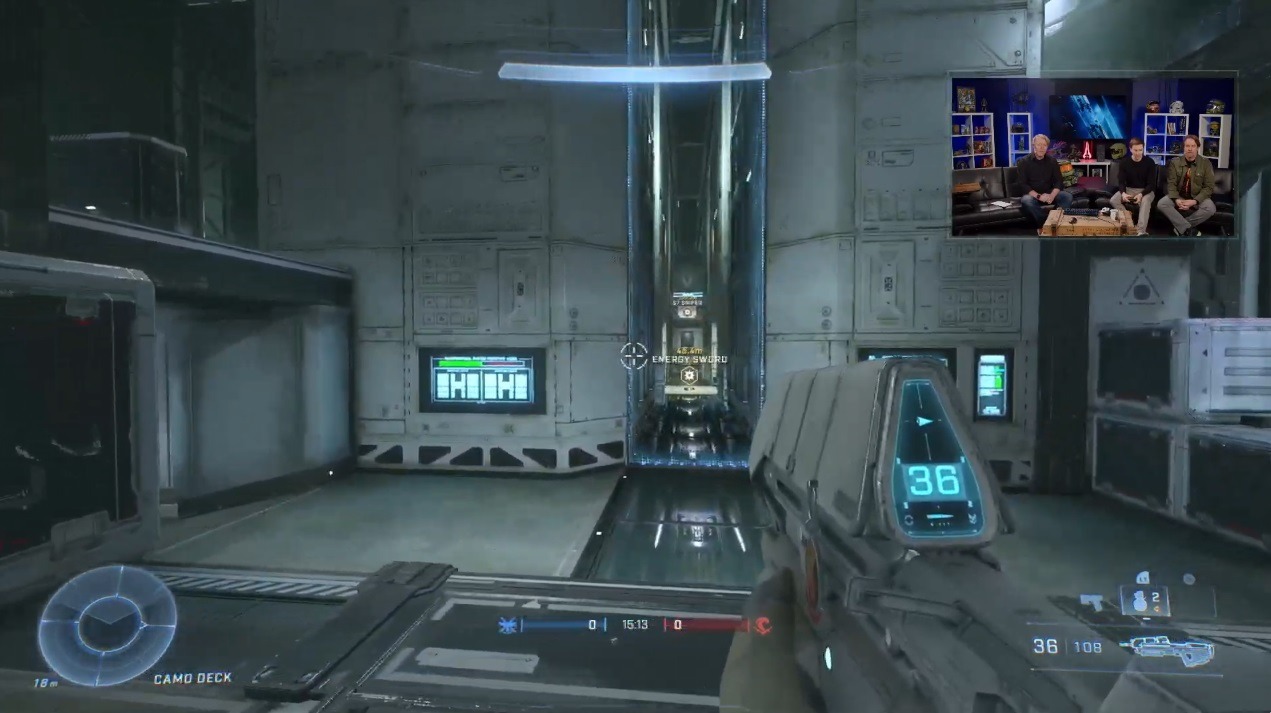This screenshot has width=1271, height=713.
Task: Switch to the secondary pistol icon
Action: pyautogui.click(x=1093, y=601)
